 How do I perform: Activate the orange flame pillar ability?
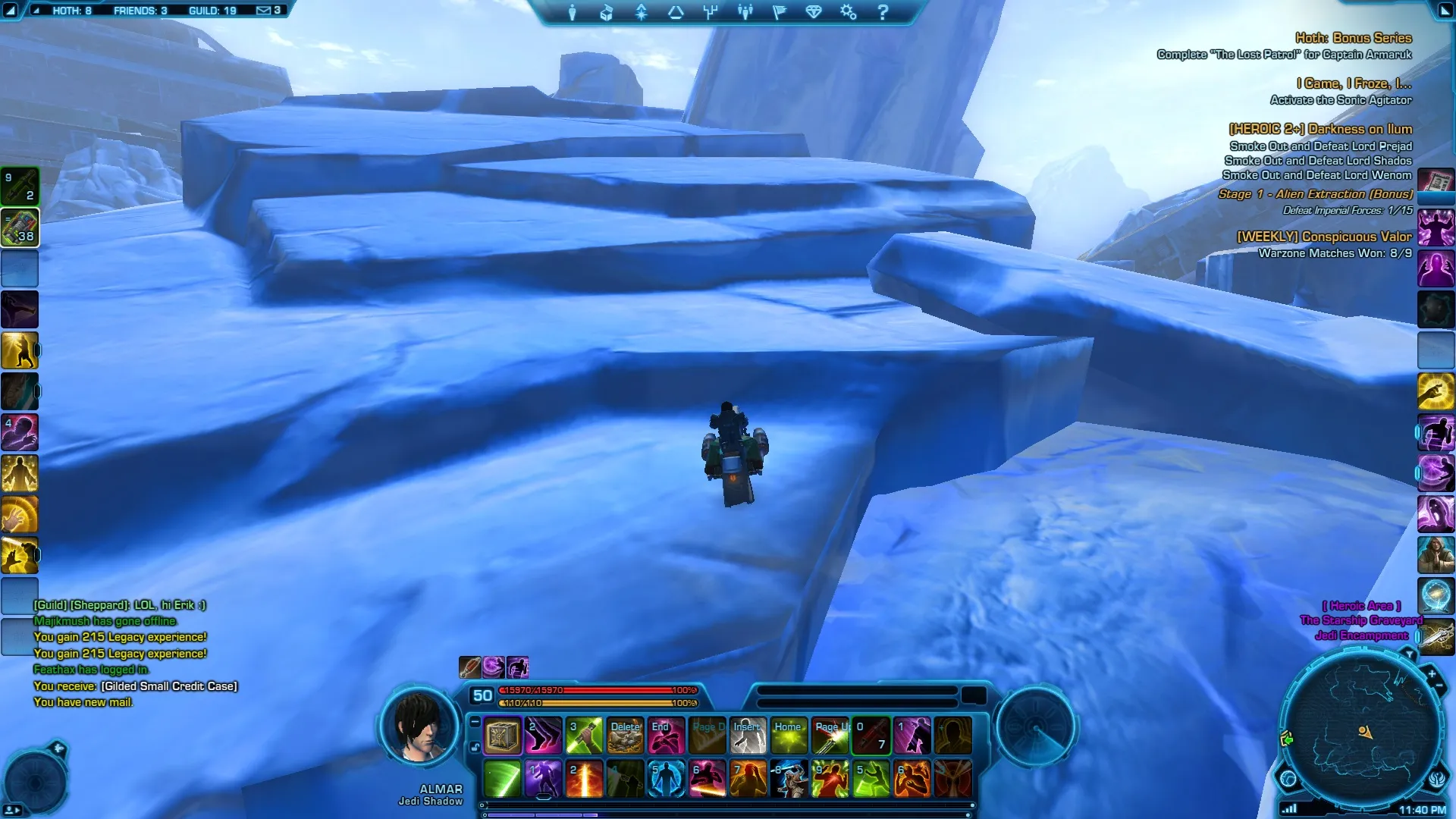[x=584, y=779]
